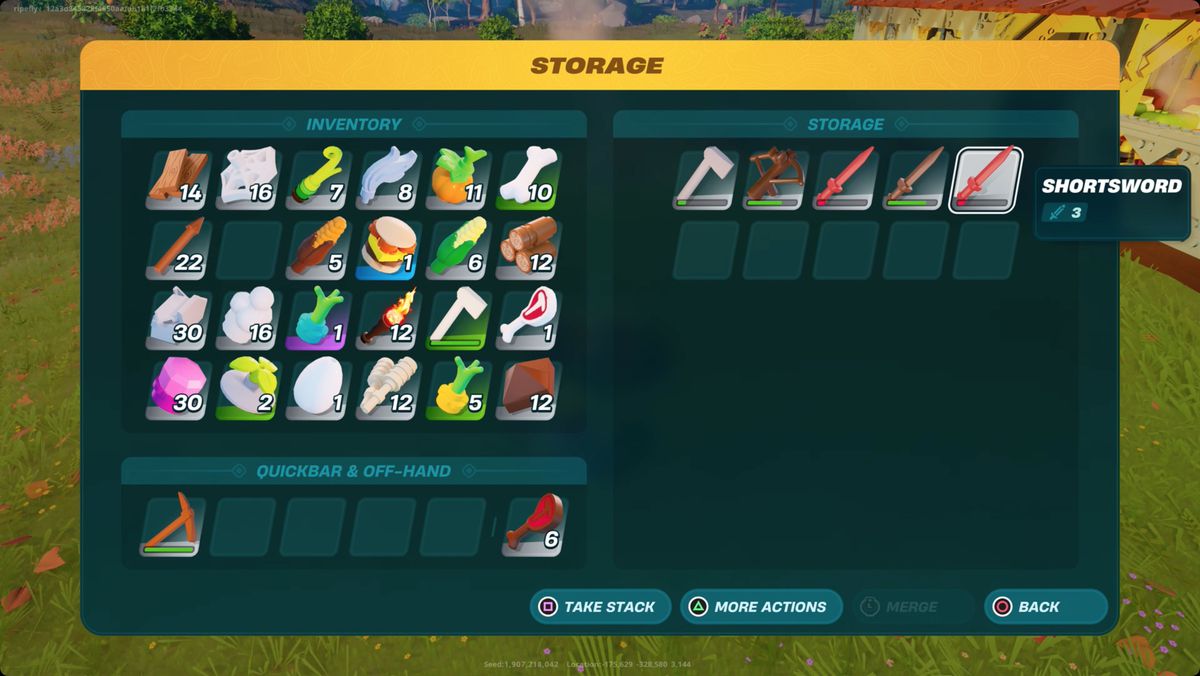The height and width of the screenshot is (676, 1200).
Task: Select the white axe in storage
Action: 706,179
